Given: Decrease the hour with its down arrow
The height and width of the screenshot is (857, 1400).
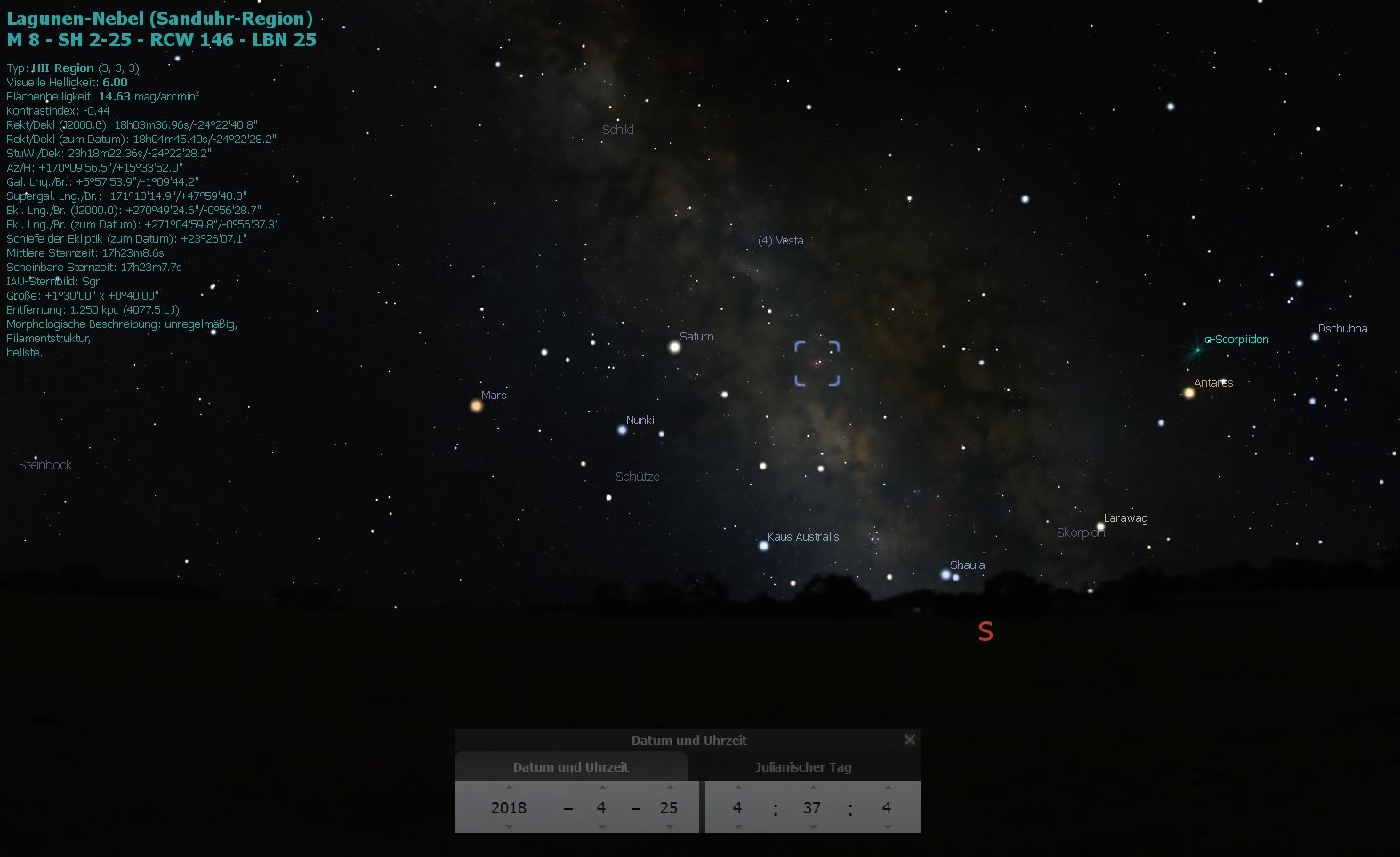Looking at the screenshot, I should [x=737, y=828].
